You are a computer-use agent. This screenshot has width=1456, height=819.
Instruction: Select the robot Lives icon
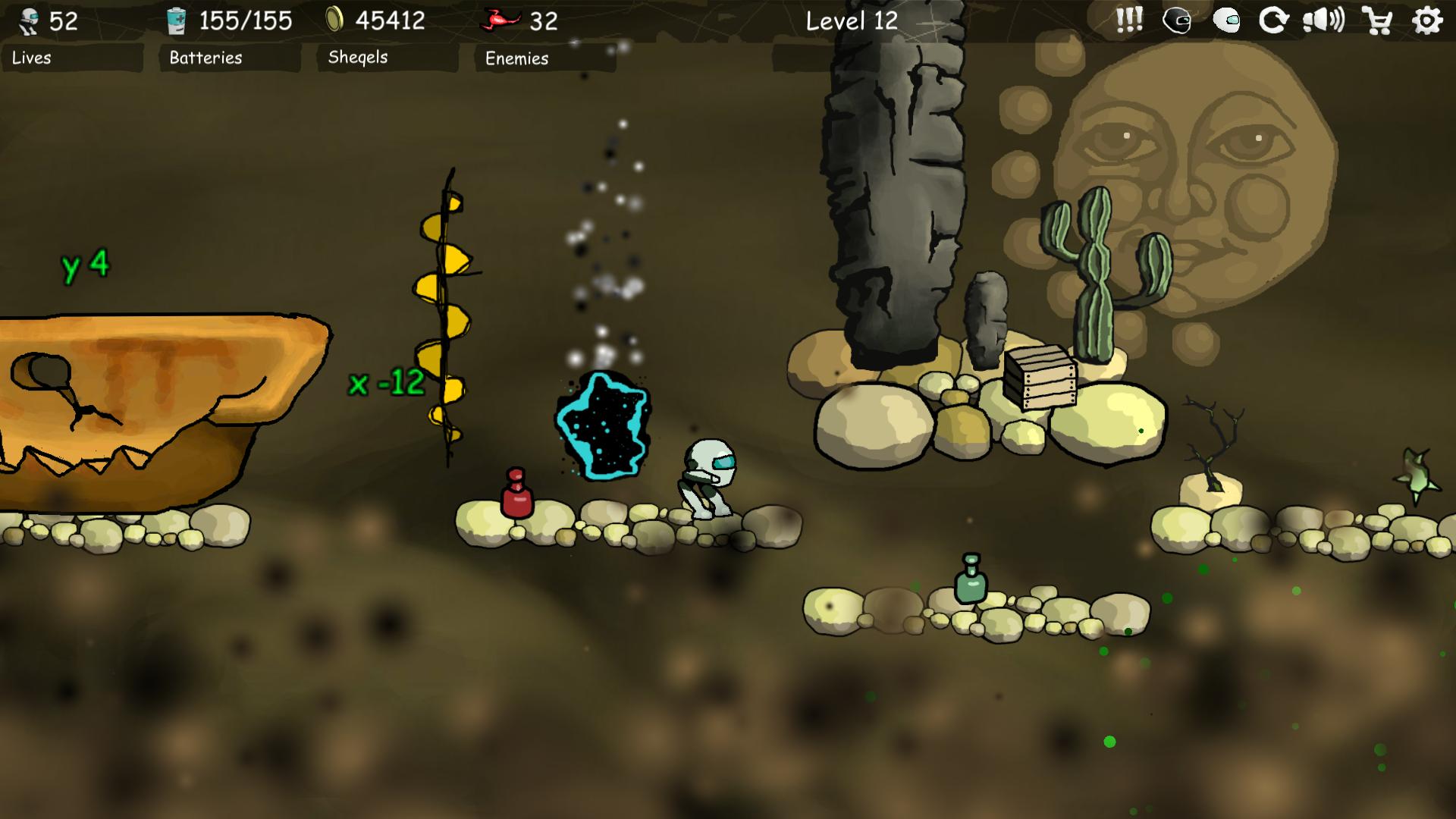27,20
